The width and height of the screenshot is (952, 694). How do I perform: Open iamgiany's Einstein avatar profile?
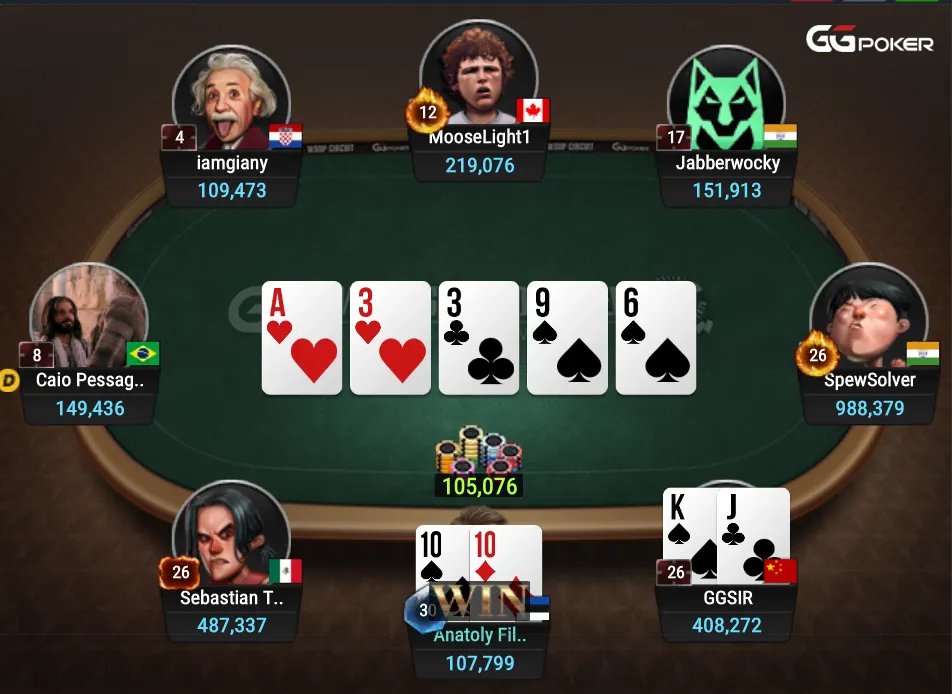(231, 97)
